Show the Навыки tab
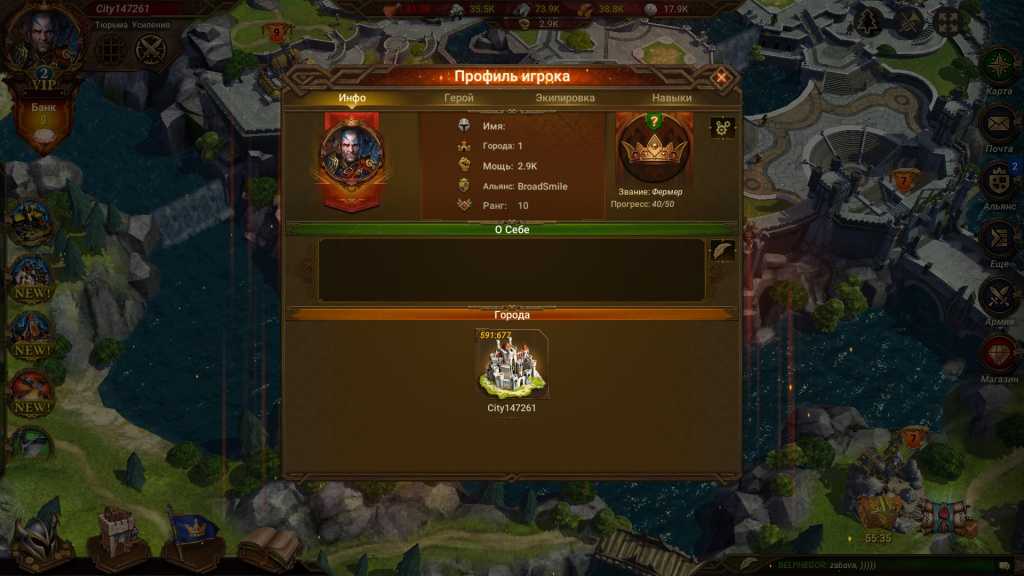The height and width of the screenshot is (576, 1024). coord(672,98)
